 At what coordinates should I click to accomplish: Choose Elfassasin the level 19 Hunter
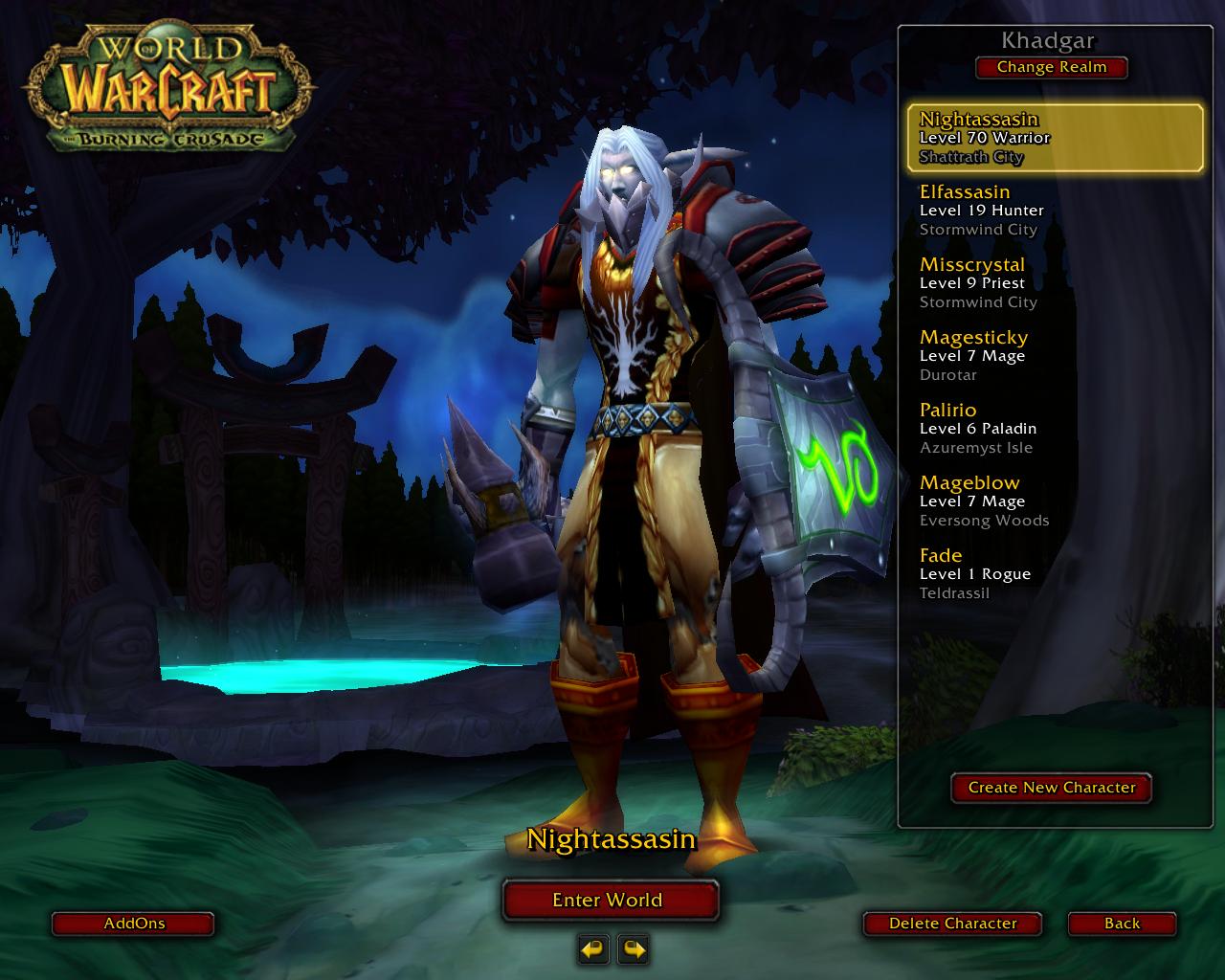click(x=1055, y=211)
